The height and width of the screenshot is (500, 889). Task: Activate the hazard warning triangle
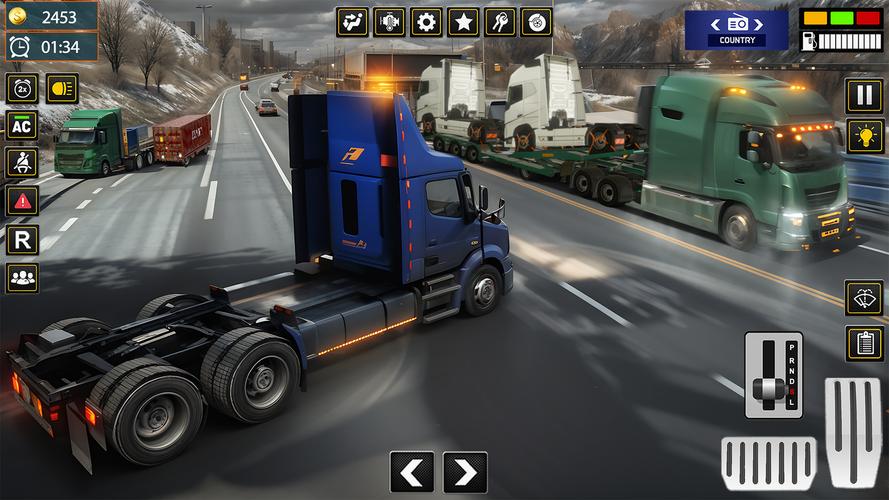22,201
